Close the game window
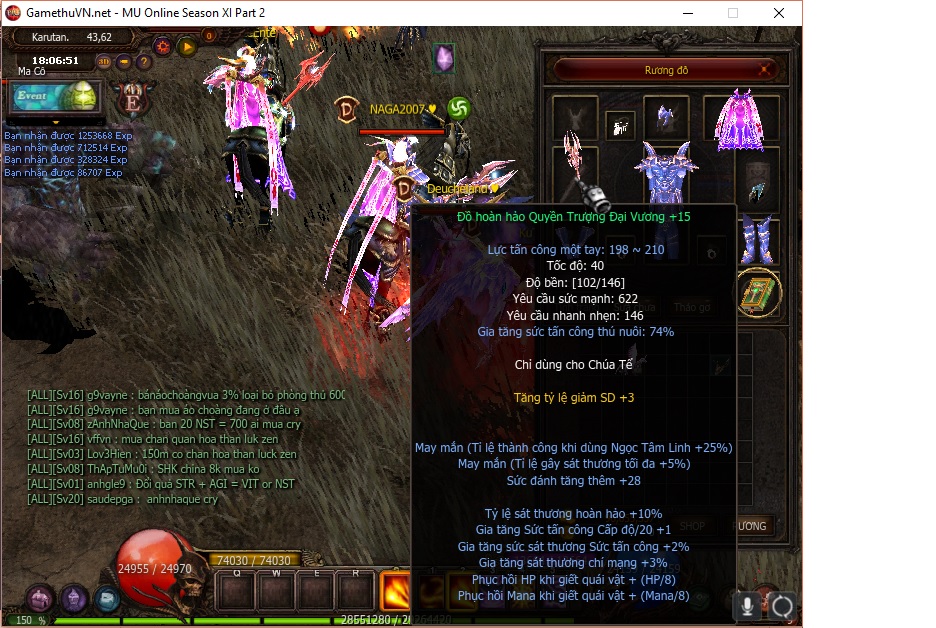The width and height of the screenshot is (936, 628). 778,13
